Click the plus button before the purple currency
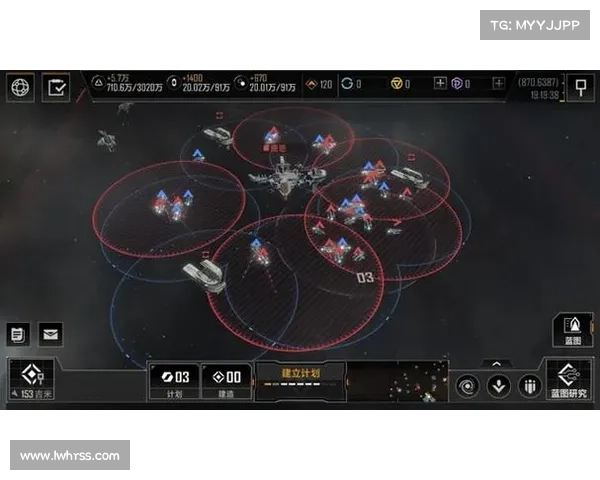The image size is (600, 480). point(440,84)
